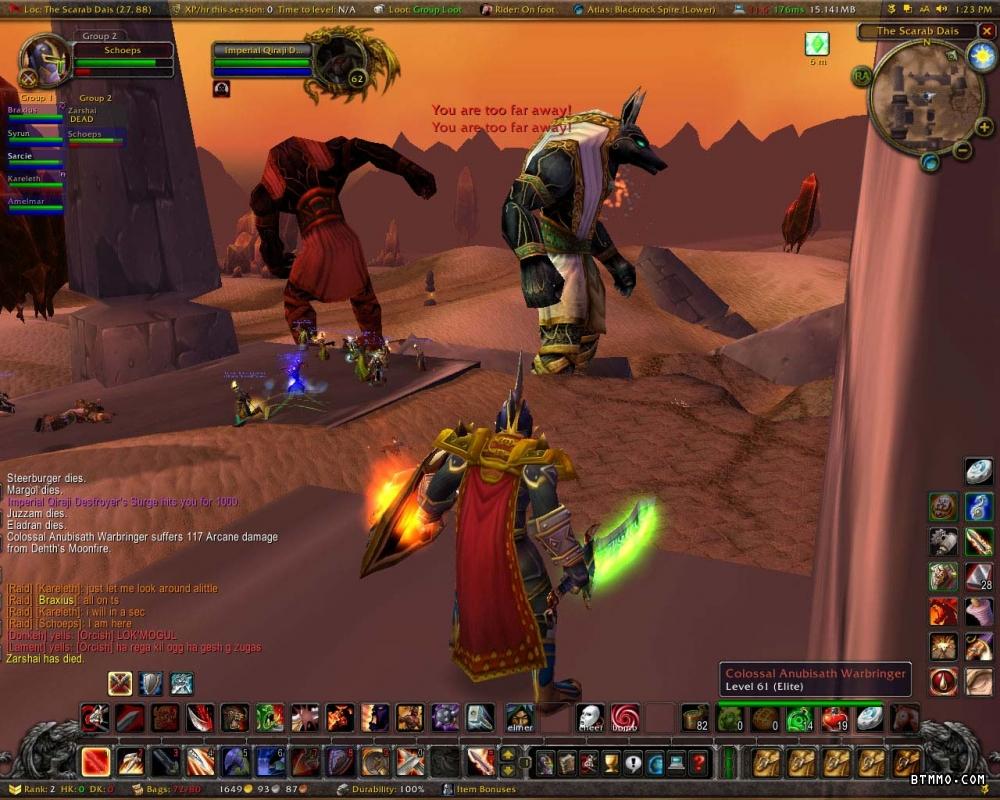Screen dimensions: 1000x800
Task: Use the swirling red spiral macro
Action: pyautogui.click(x=625, y=718)
